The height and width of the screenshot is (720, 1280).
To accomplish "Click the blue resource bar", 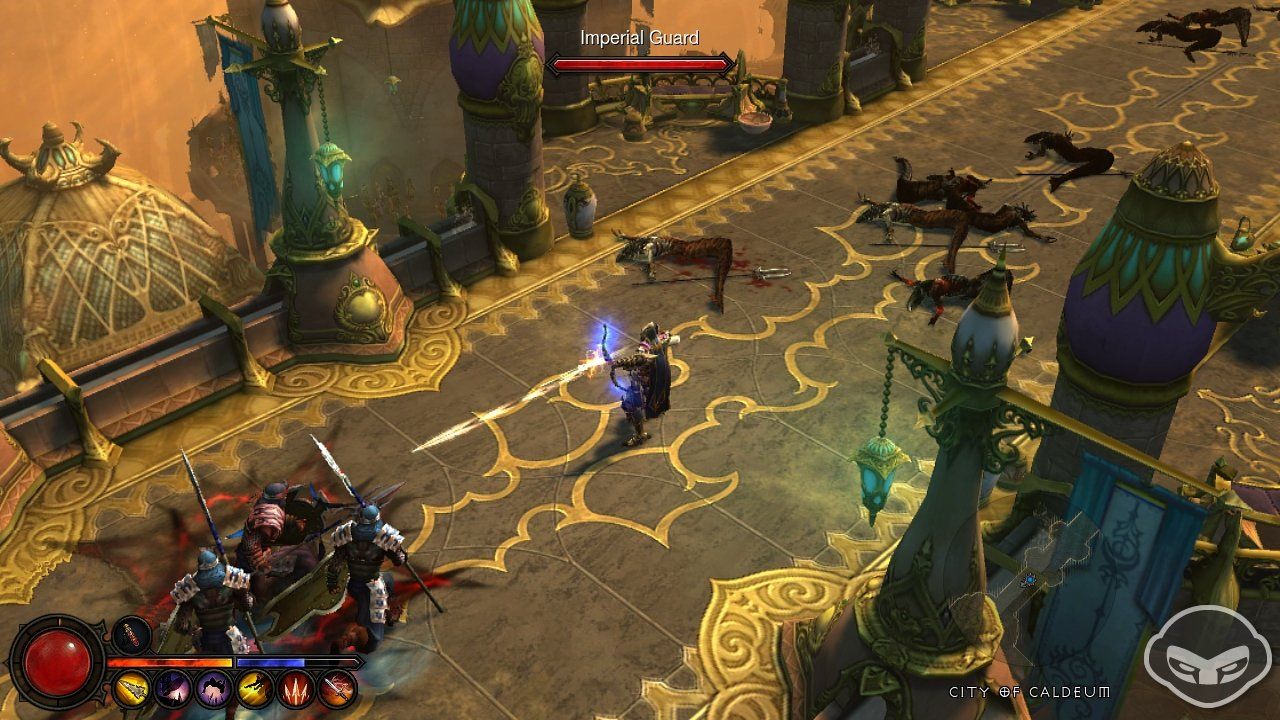I will (270, 661).
